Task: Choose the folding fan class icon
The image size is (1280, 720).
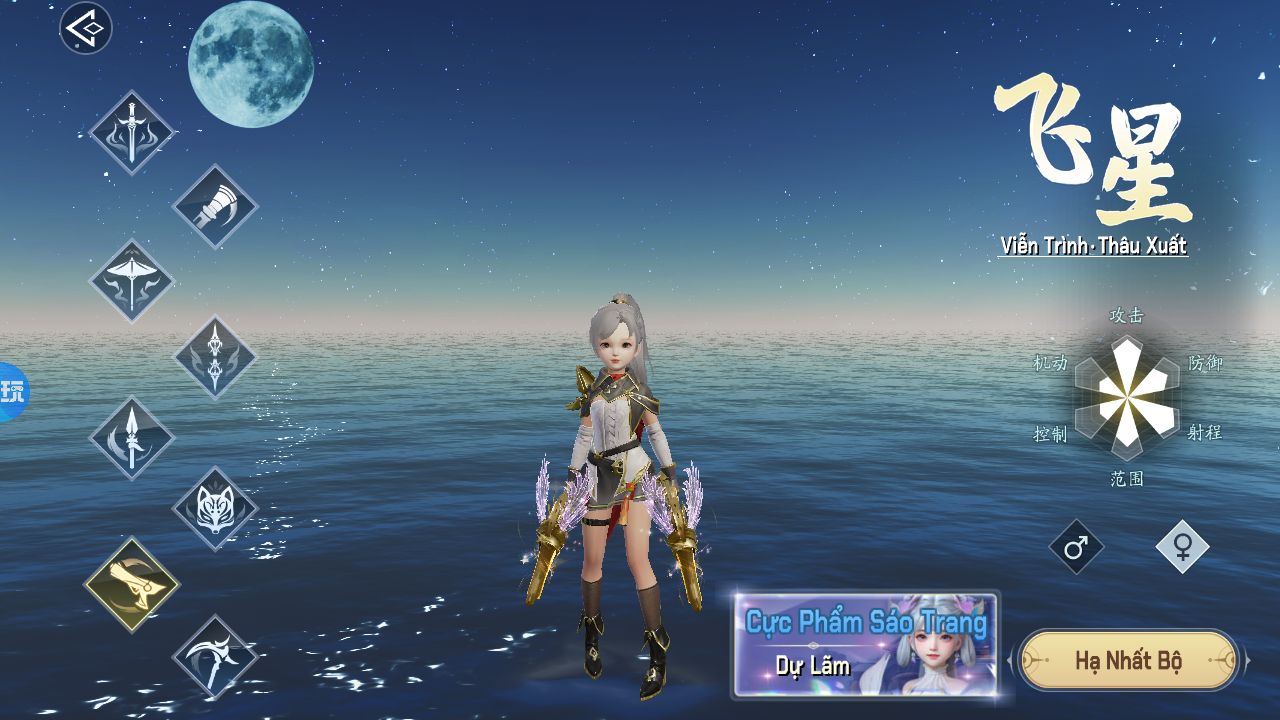Action: tap(215, 207)
